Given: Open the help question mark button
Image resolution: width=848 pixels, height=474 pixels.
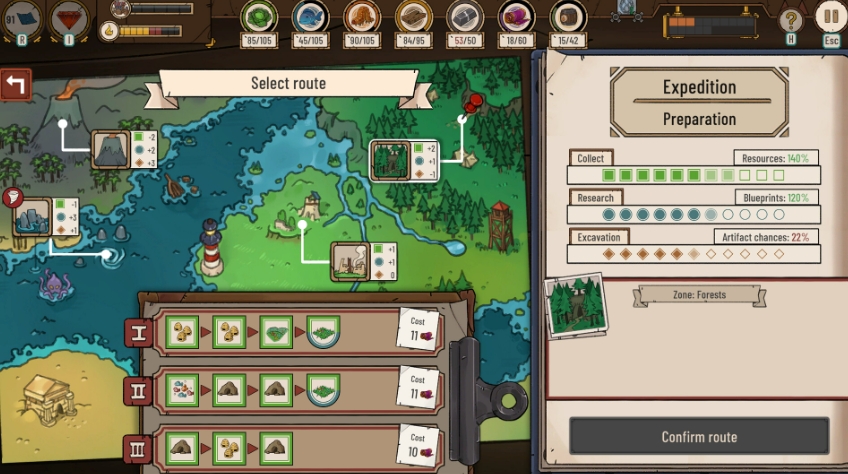Looking at the screenshot, I should point(791,19).
